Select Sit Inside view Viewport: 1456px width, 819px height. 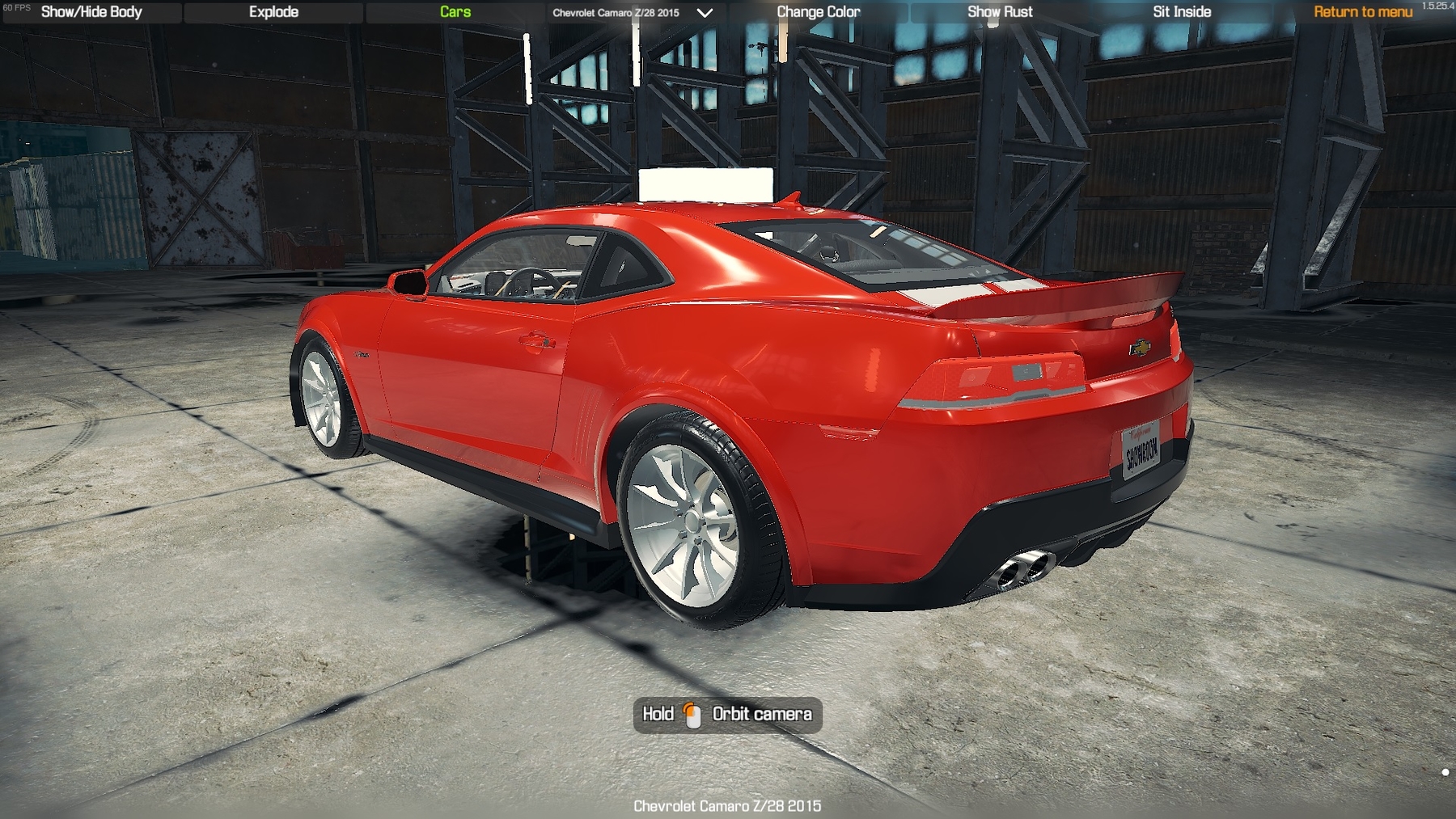1181,12
